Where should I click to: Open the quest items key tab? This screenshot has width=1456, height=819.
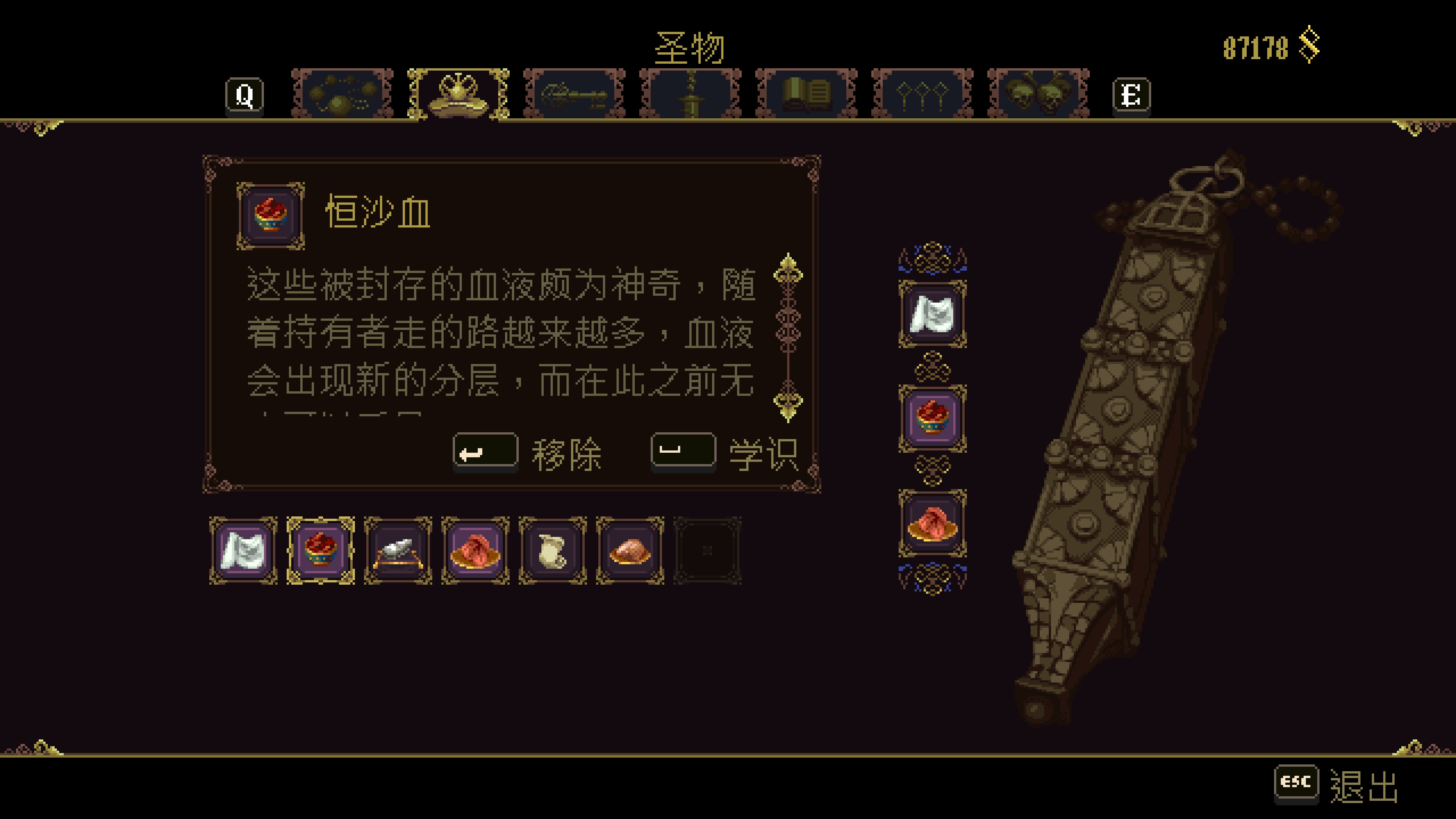pyautogui.click(x=574, y=94)
